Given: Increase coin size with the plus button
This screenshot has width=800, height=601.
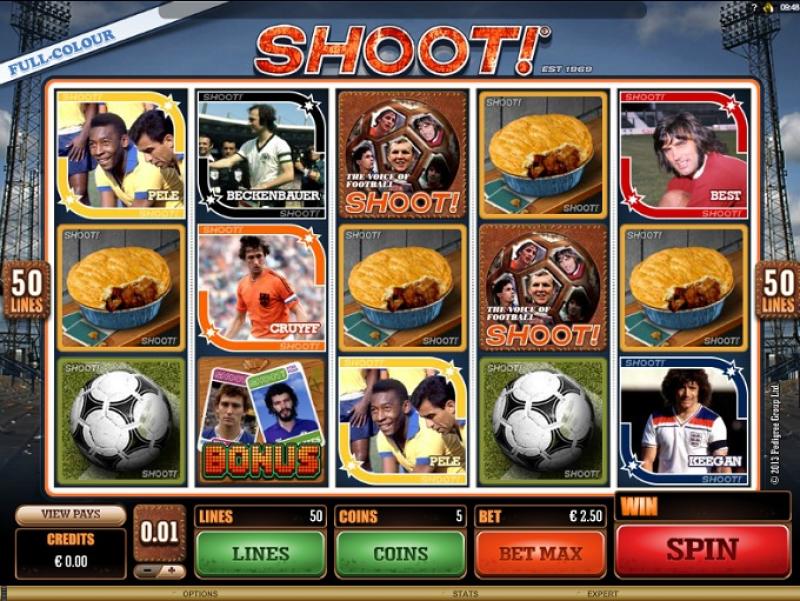Looking at the screenshot, I should (172, 572).
